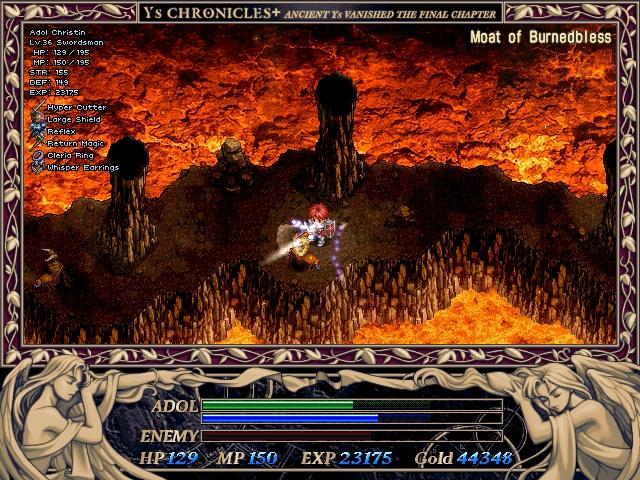Select the Return Magic wand entry
Screen dimensions: 640x480
[75, 143]
